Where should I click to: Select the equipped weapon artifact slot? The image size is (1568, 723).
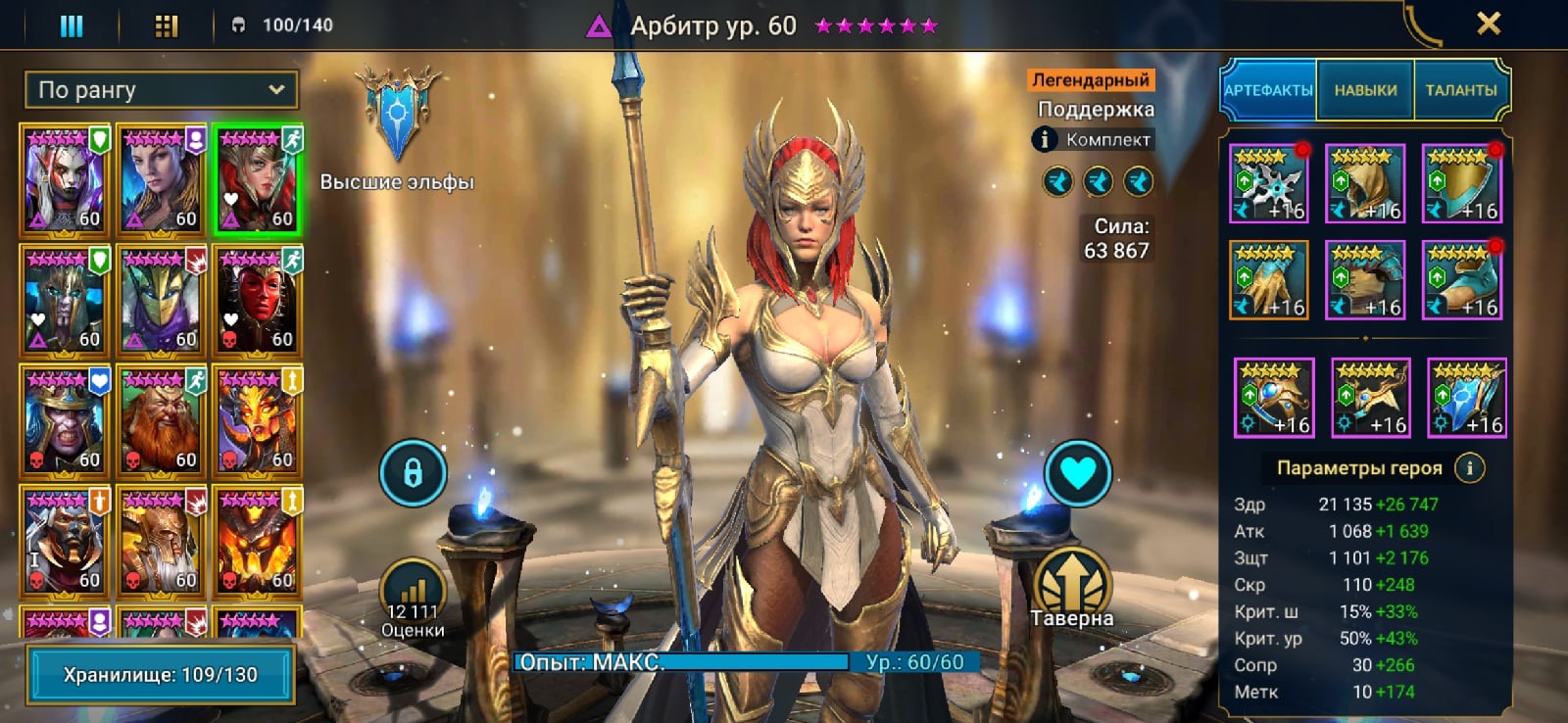[x=1268, y=184]
